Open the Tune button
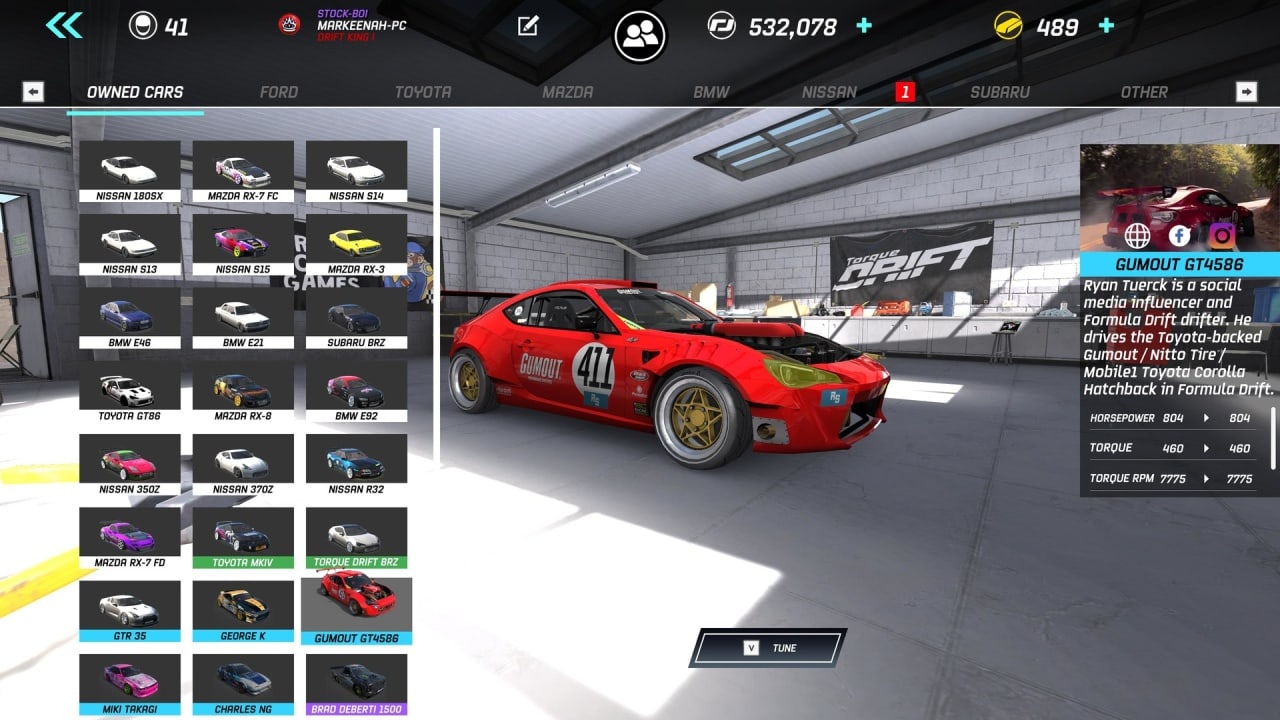 point(768,648)
